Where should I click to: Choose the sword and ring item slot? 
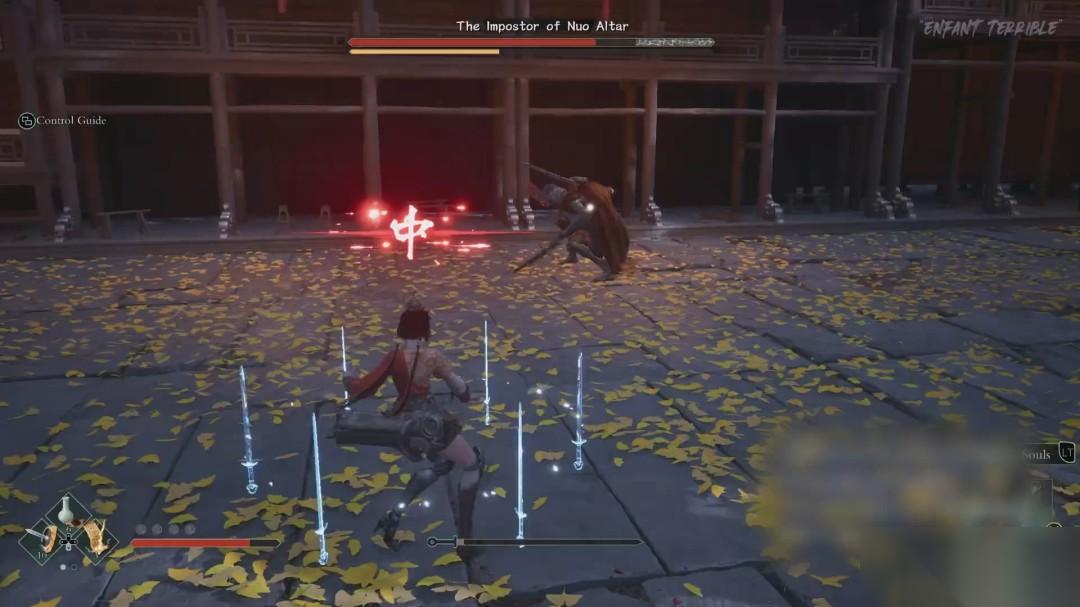point(42,541)
